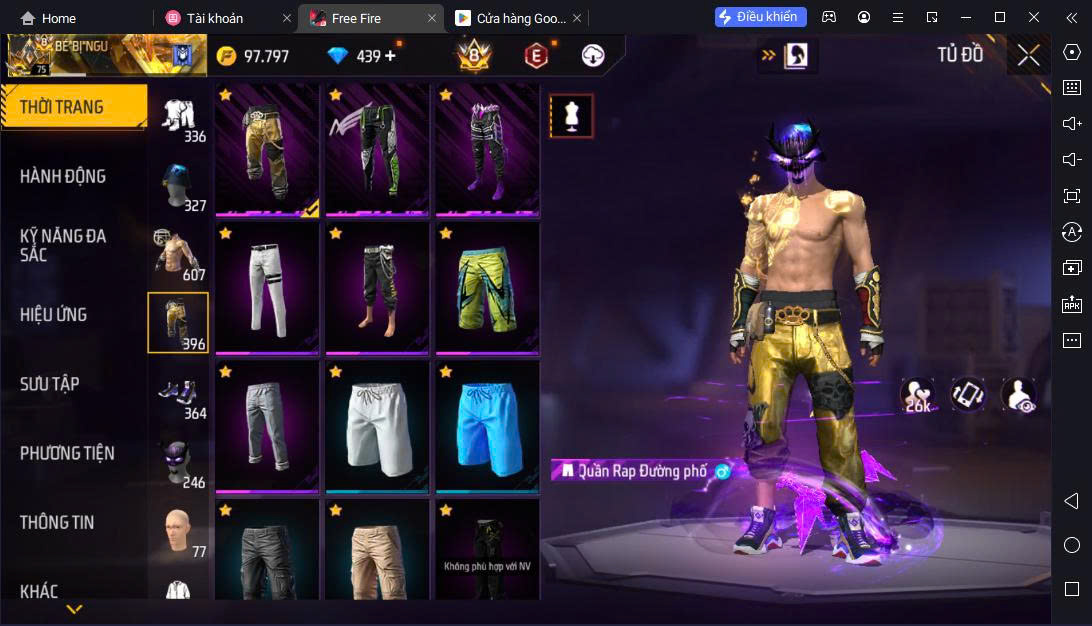Screen dimensions: 1092x626
Task: Close the wardrobe with the X button
Action: click(1028, 55)
